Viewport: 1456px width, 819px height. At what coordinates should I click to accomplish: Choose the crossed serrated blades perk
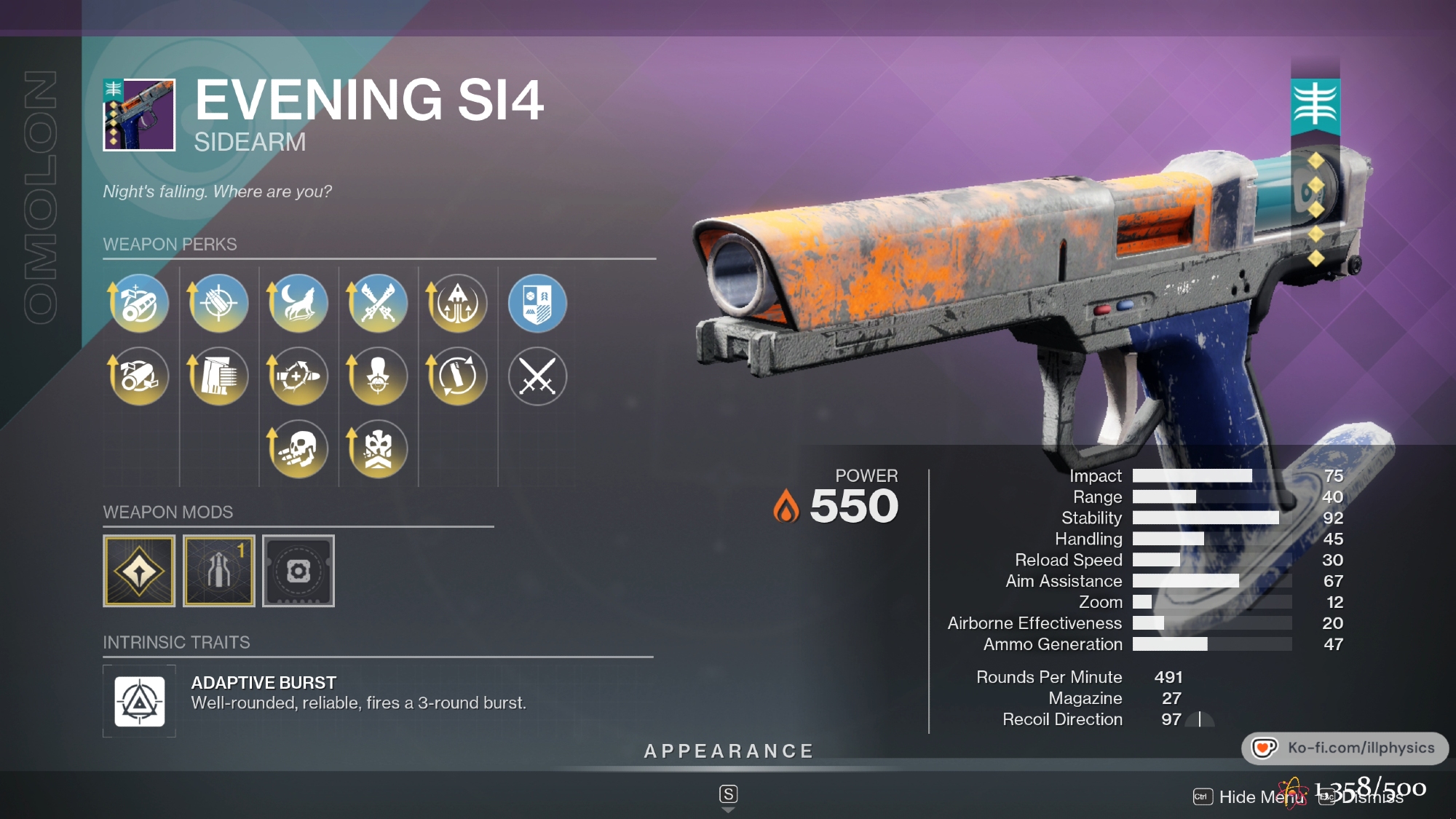(378, 303)
